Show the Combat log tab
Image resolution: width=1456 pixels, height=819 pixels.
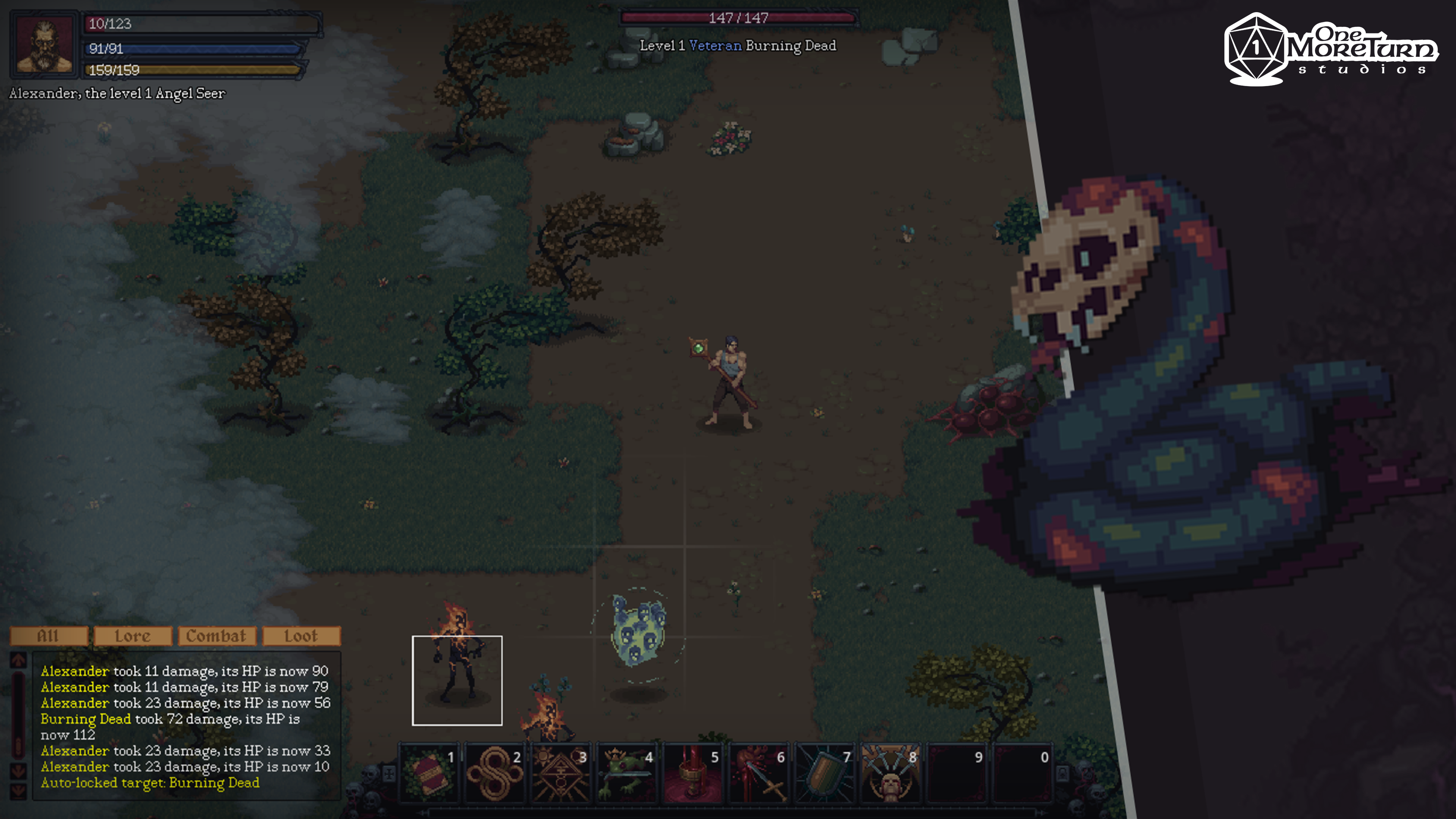click(x=217, y=636)
